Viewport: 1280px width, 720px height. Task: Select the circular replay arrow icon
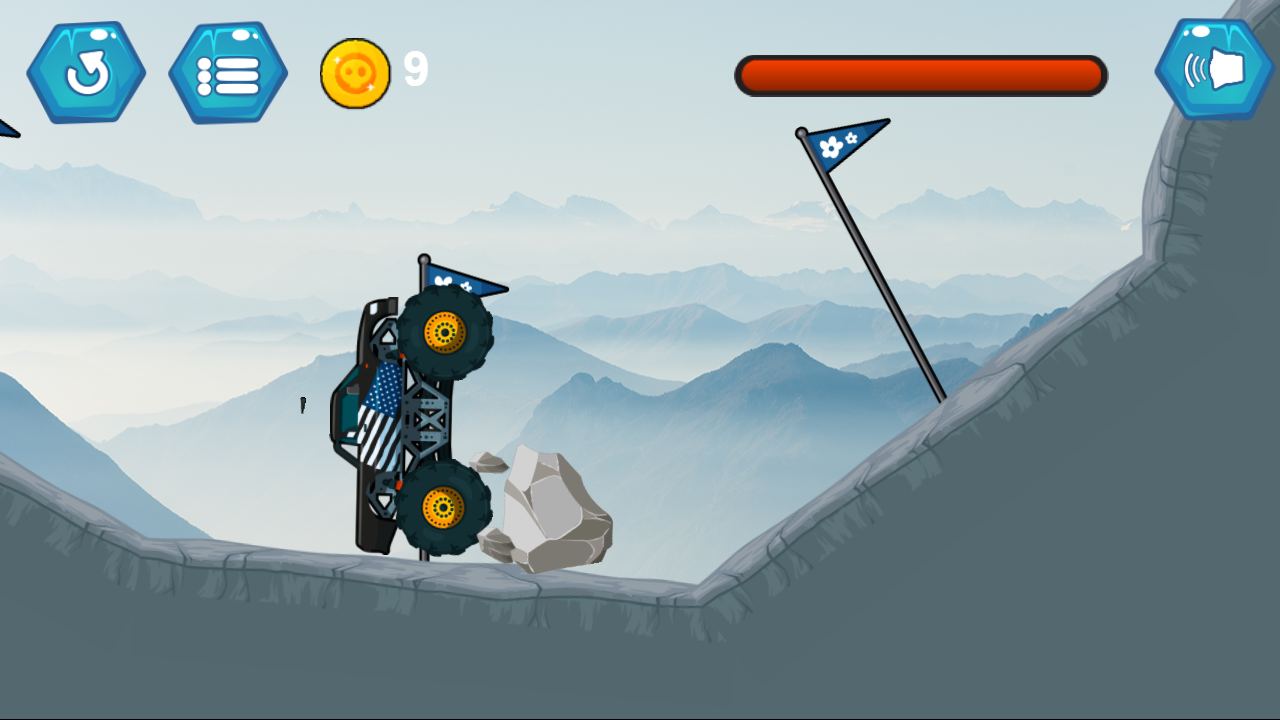87,72
